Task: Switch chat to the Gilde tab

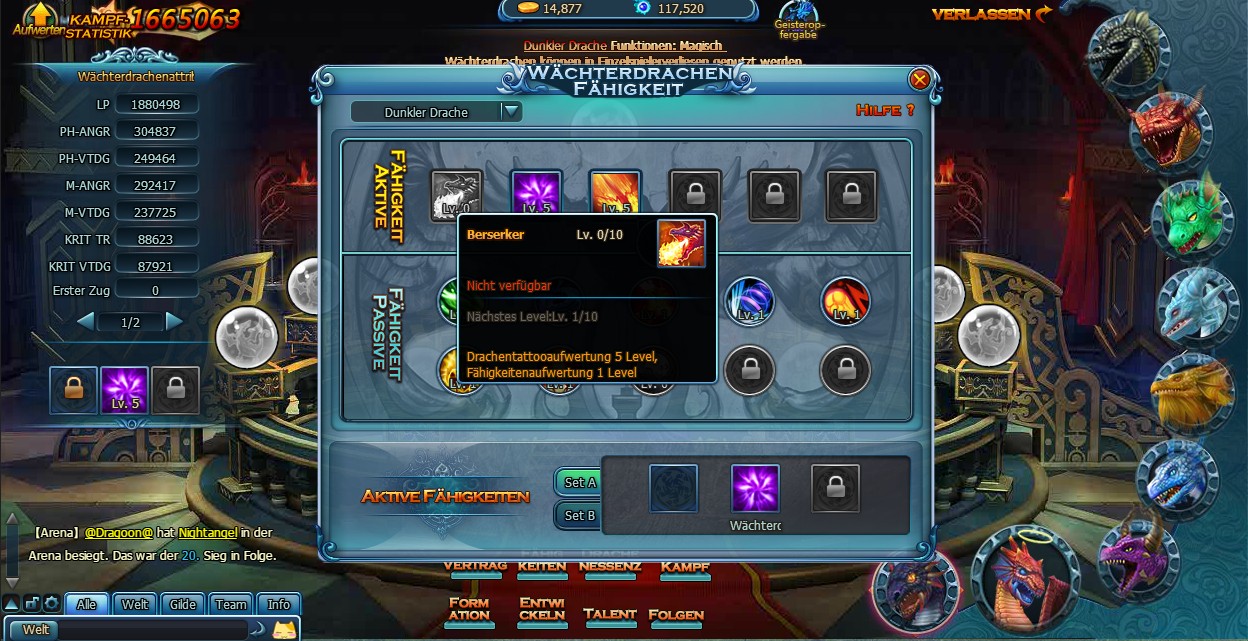Action: click(183, 604)
